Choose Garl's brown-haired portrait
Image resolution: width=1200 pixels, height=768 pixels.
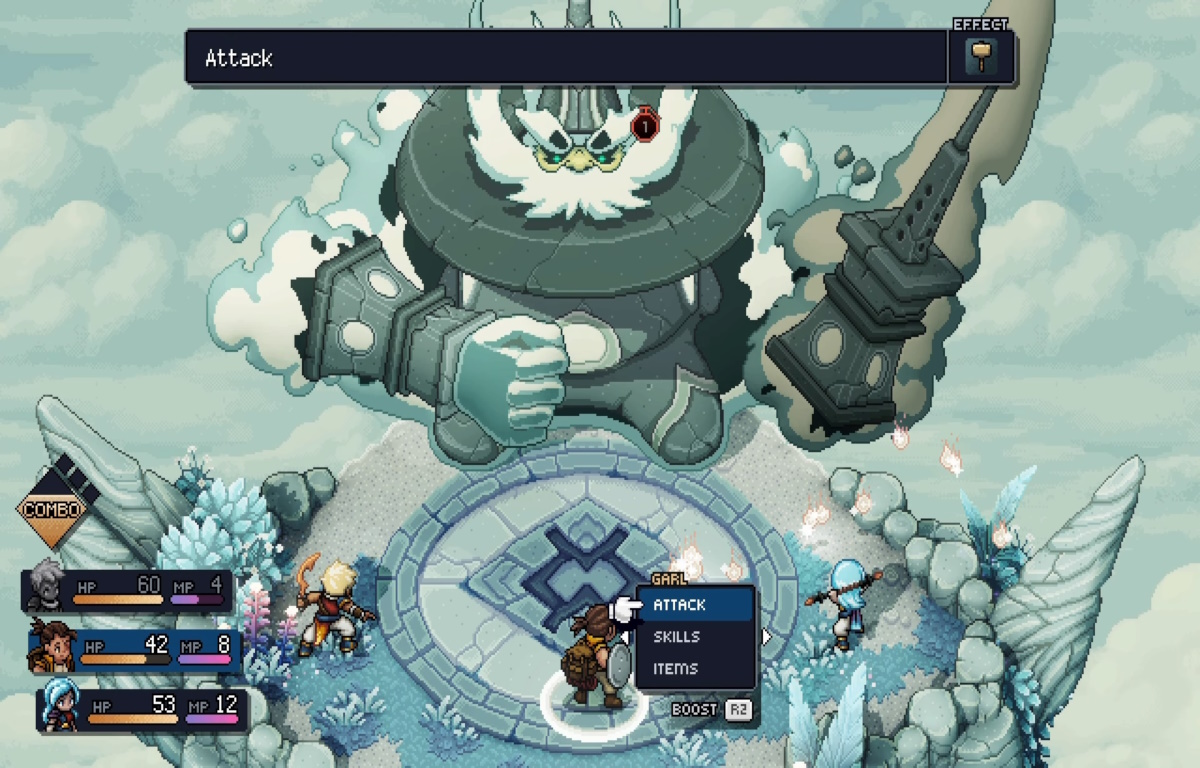tap(52, 646)
